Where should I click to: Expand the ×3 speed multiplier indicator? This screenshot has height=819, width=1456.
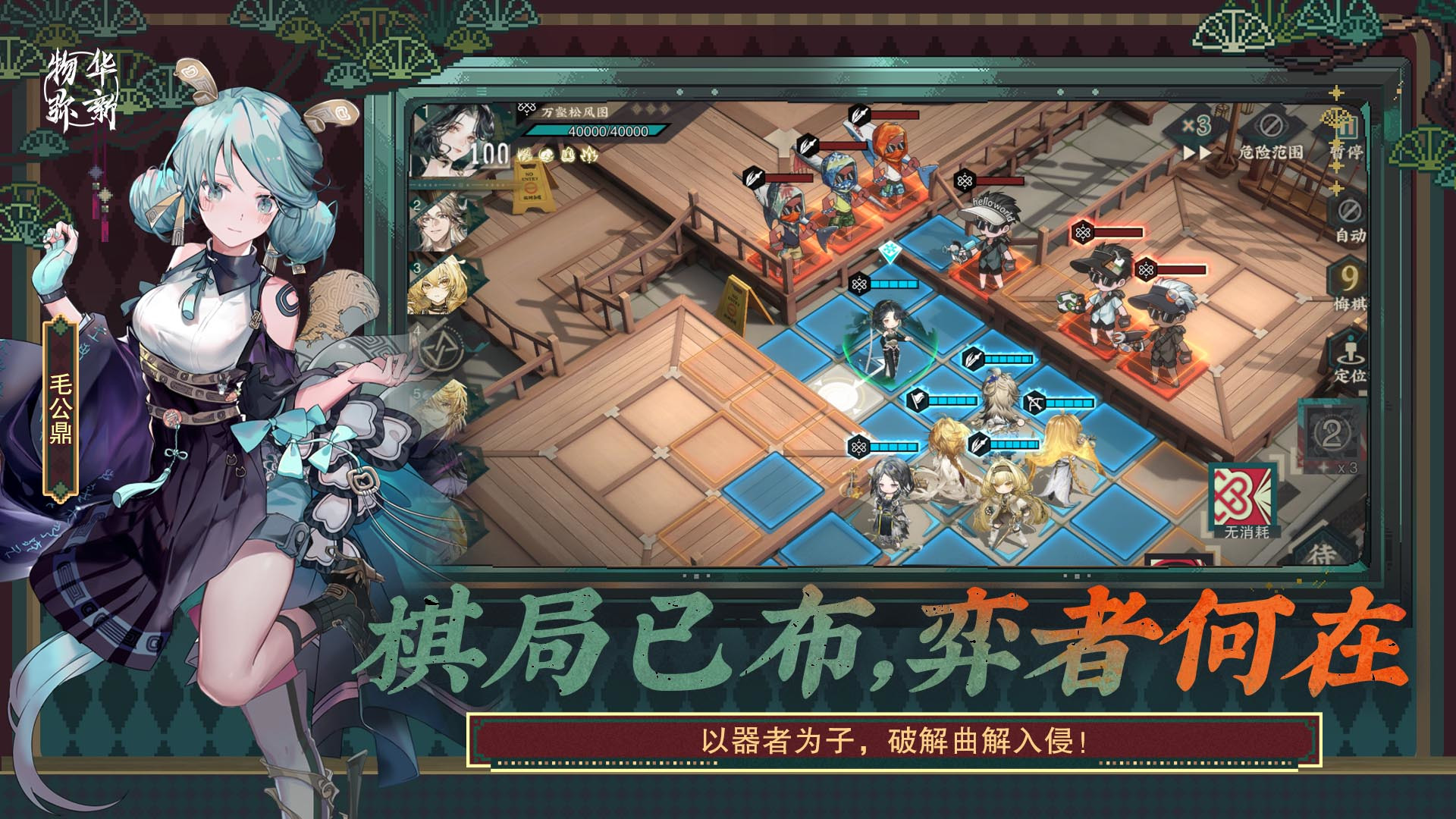coord(1197,125)
